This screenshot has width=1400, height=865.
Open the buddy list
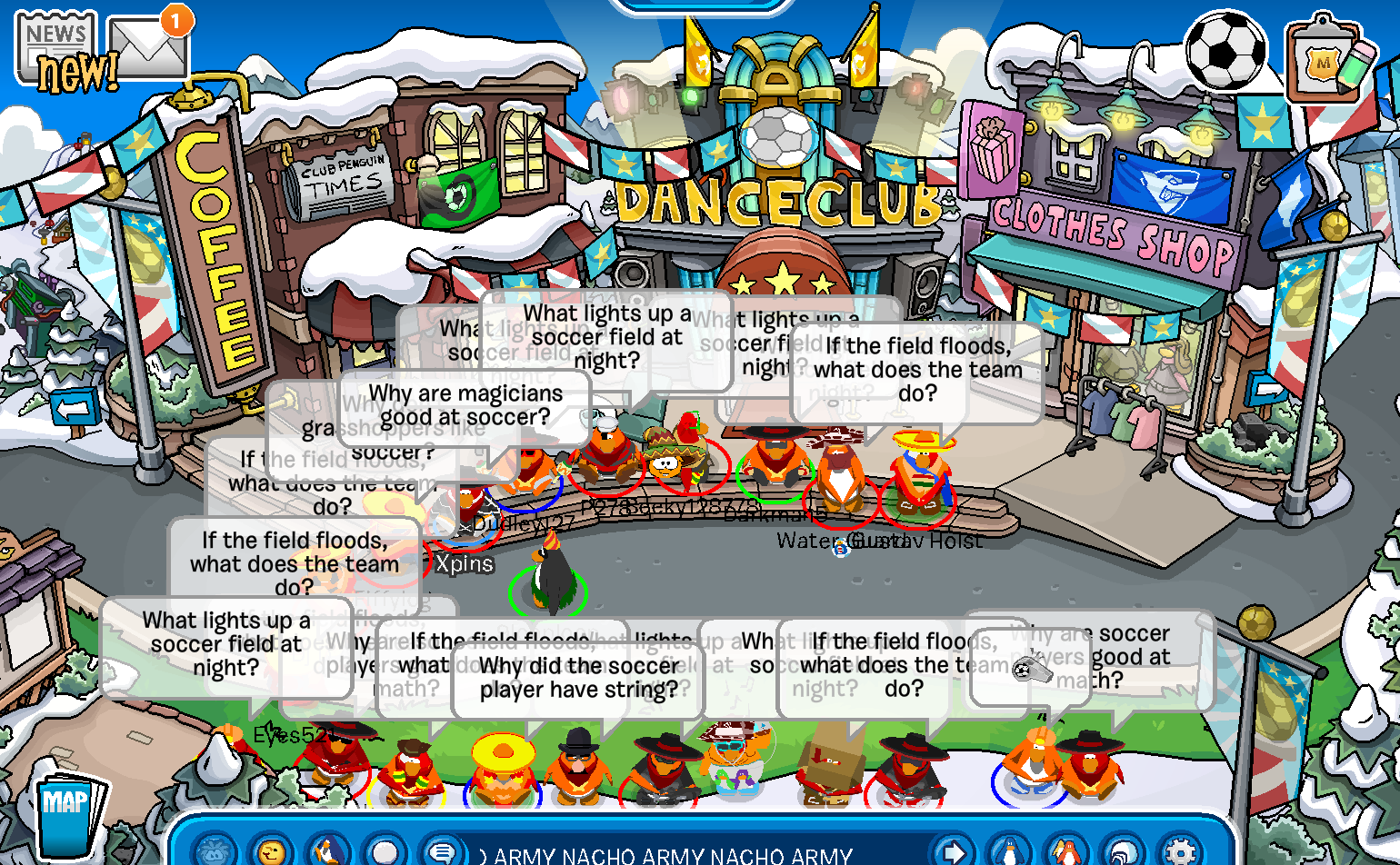click(x=1066, y=852)
